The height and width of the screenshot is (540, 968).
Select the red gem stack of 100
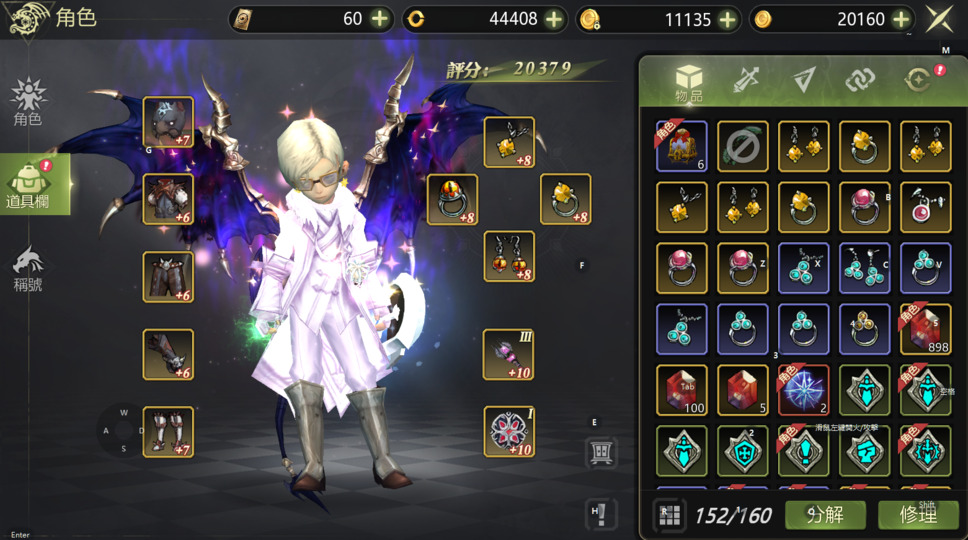(682, 390)
